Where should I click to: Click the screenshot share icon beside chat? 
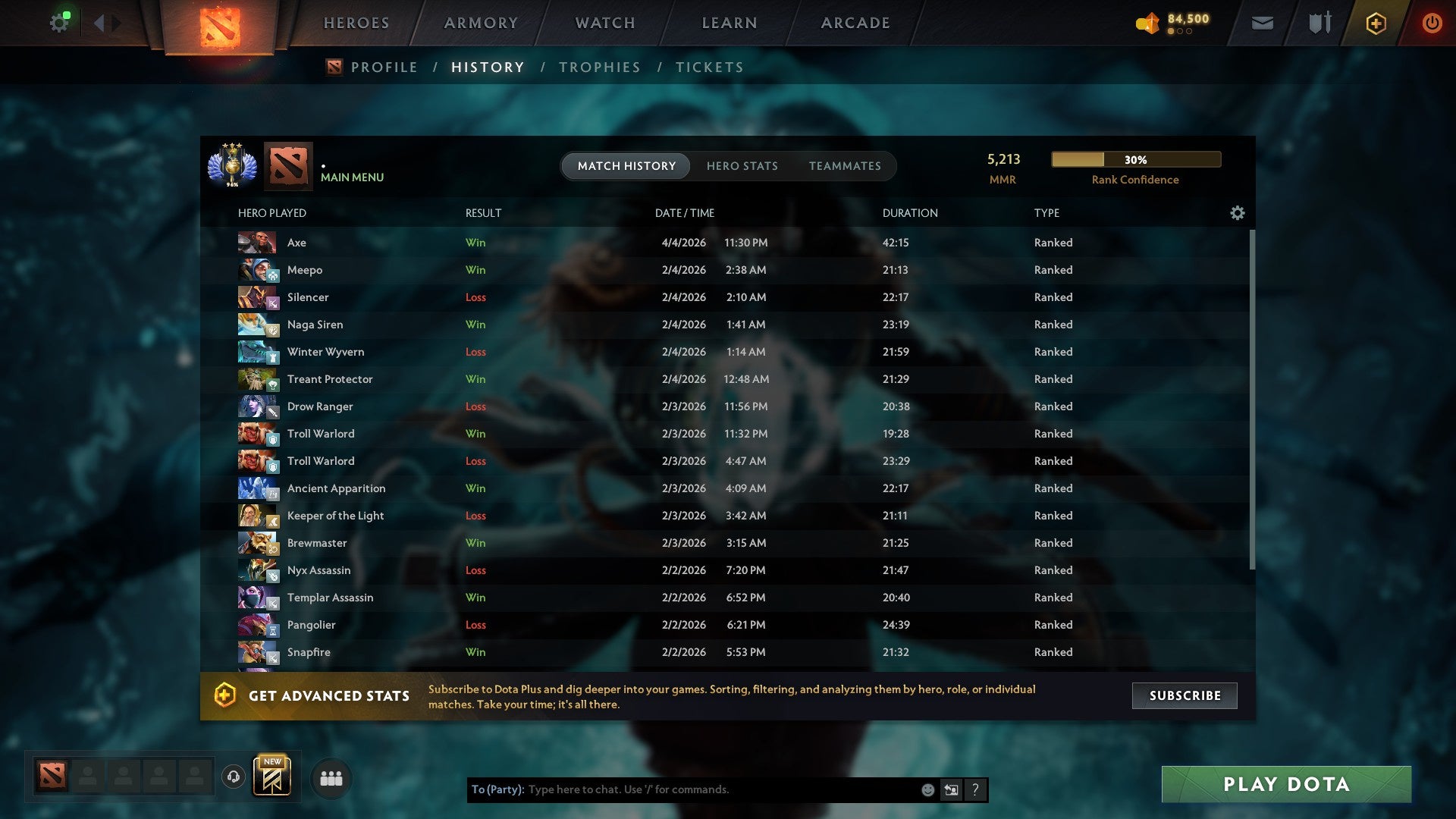click(951, 789)
